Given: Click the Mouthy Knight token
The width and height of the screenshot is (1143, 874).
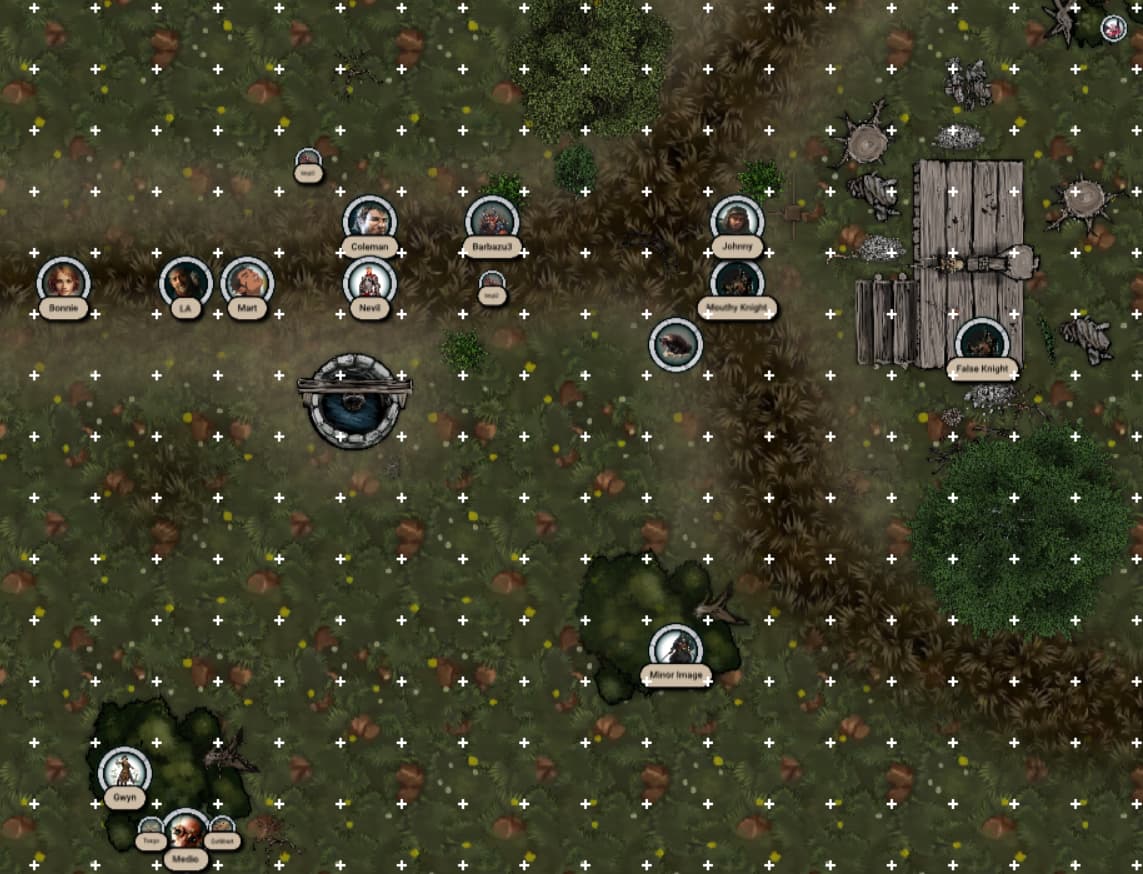Looking at the screenshot, I should click(x=737, y=281).
